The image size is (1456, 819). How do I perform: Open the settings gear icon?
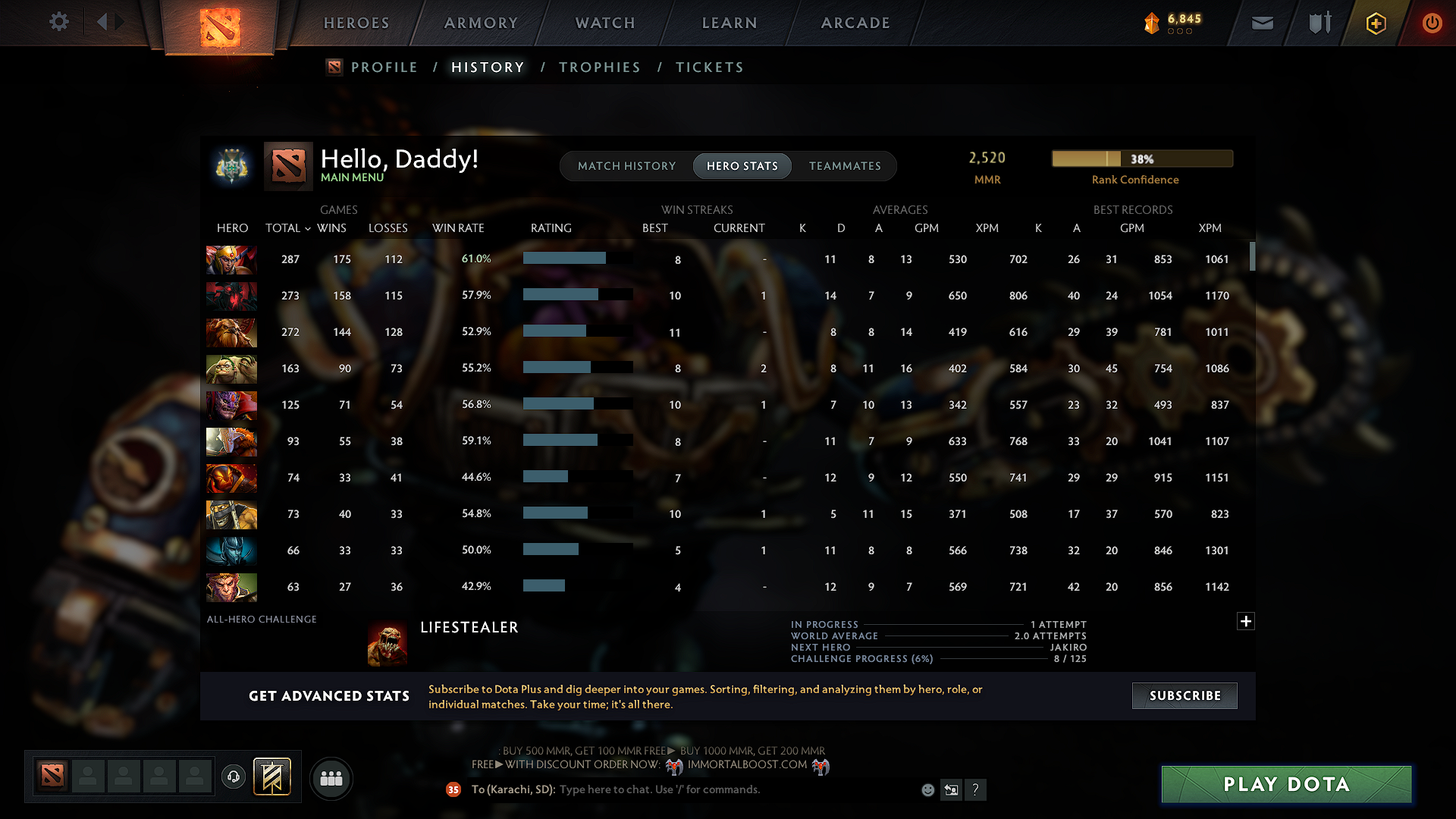[59, 22]
